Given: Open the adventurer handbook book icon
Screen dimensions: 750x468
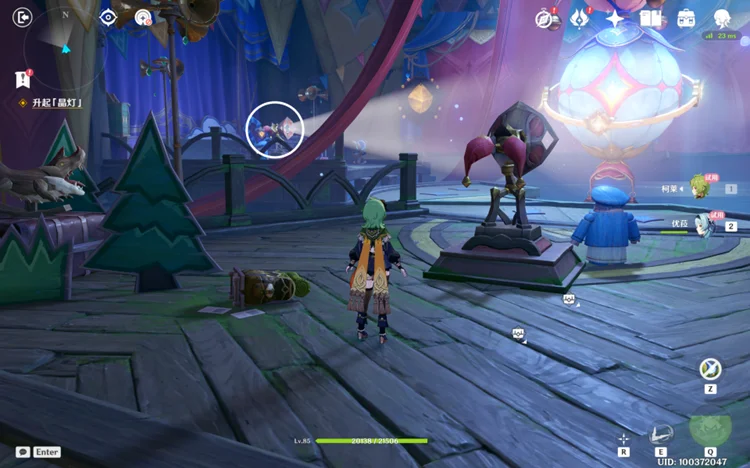Looking at the screenshot, I should pos(650,19).
